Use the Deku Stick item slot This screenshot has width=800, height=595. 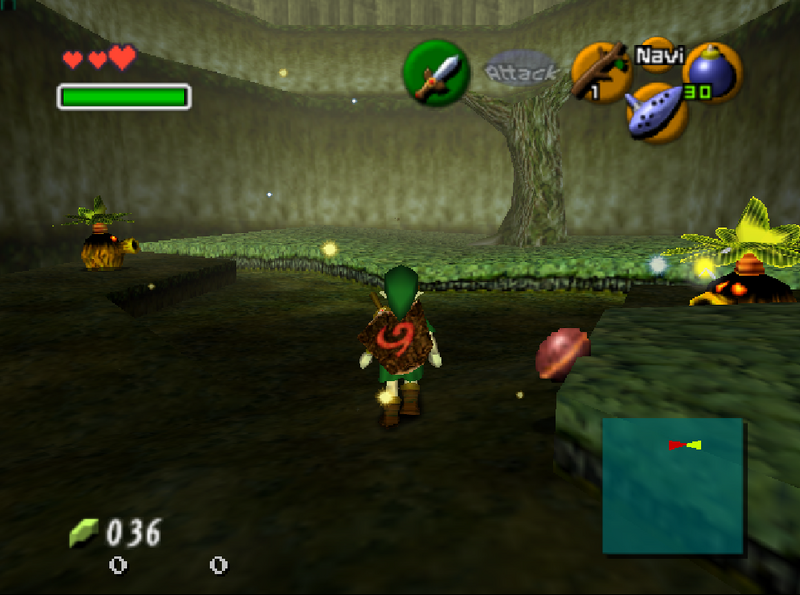(x=600, y=73)
